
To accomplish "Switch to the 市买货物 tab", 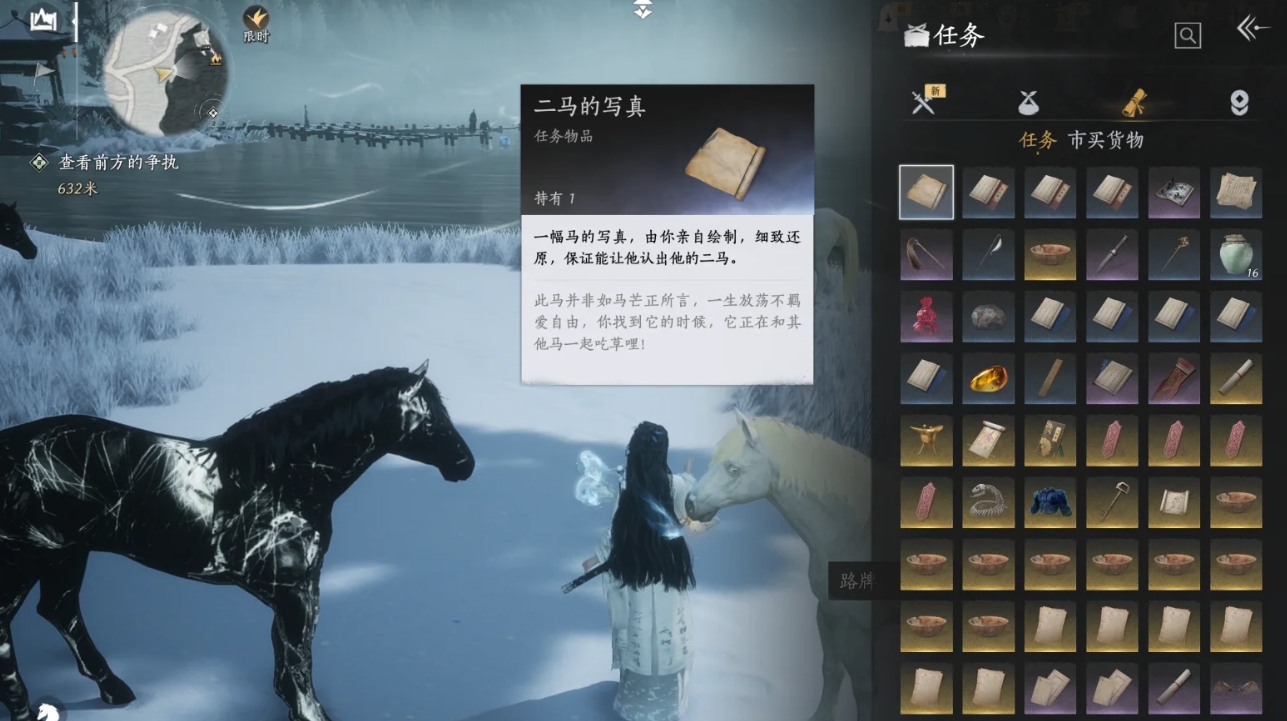I will [1108, 139].
